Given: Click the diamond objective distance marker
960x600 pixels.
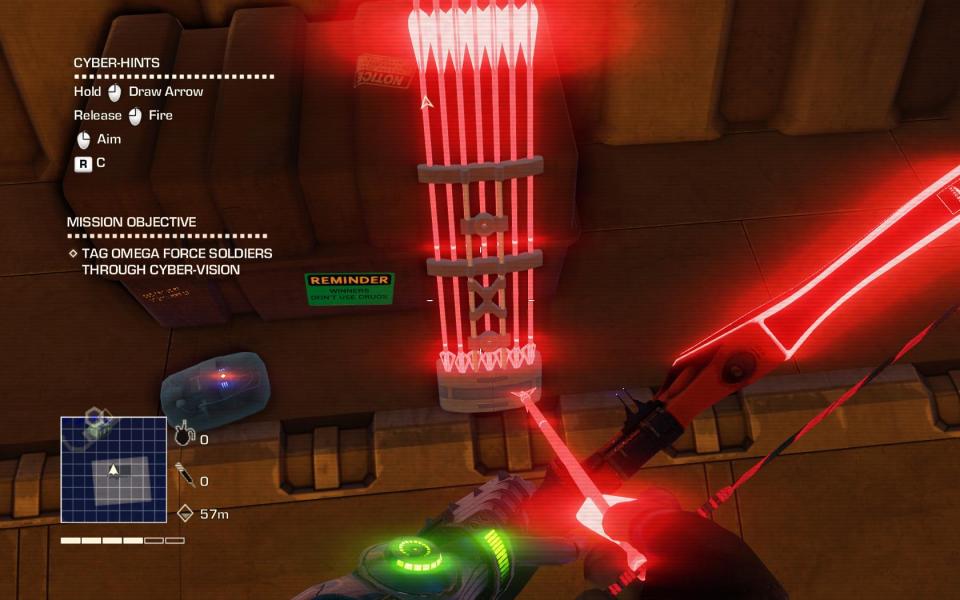Looking at the screenshot, I should pyautogui.click(x=184, y=513).
